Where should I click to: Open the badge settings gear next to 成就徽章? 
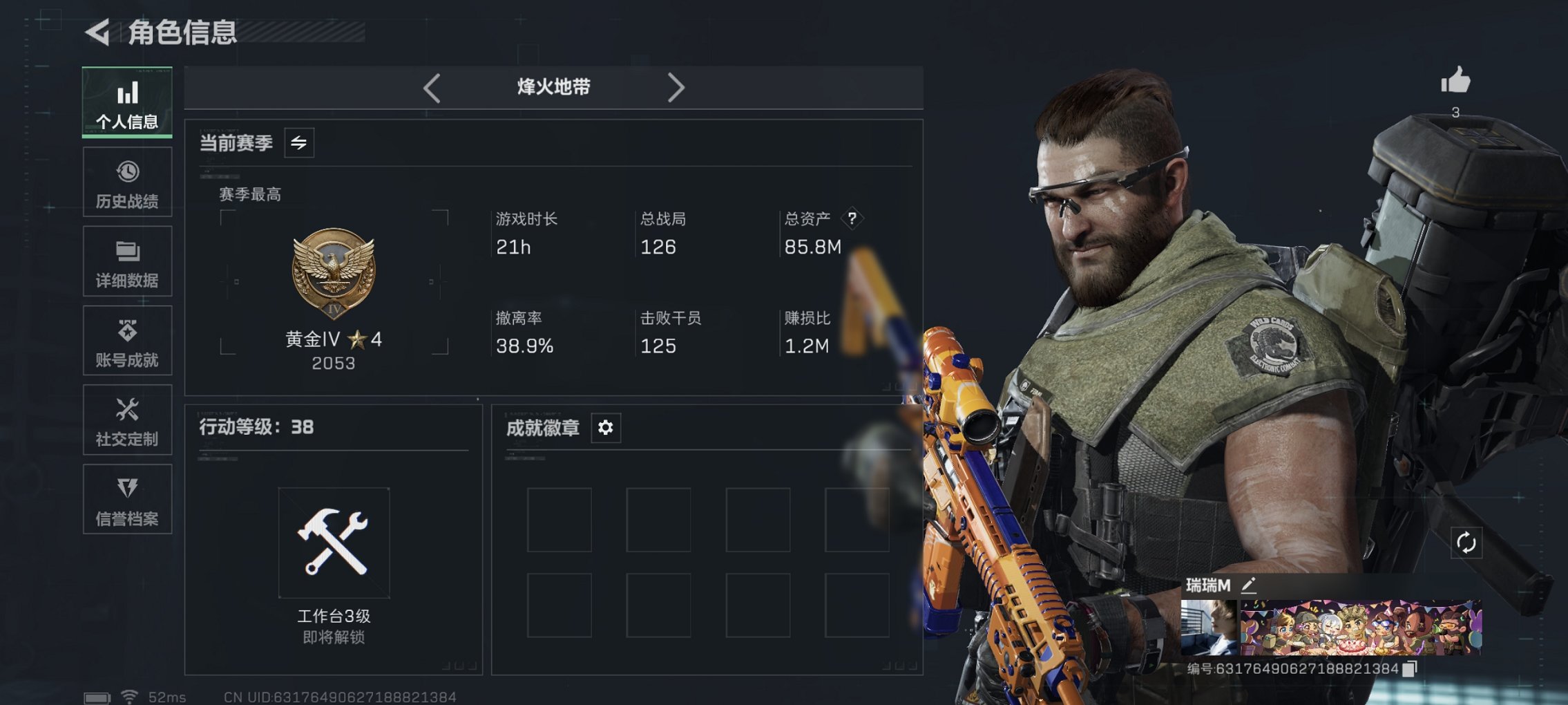coord(604,428)
